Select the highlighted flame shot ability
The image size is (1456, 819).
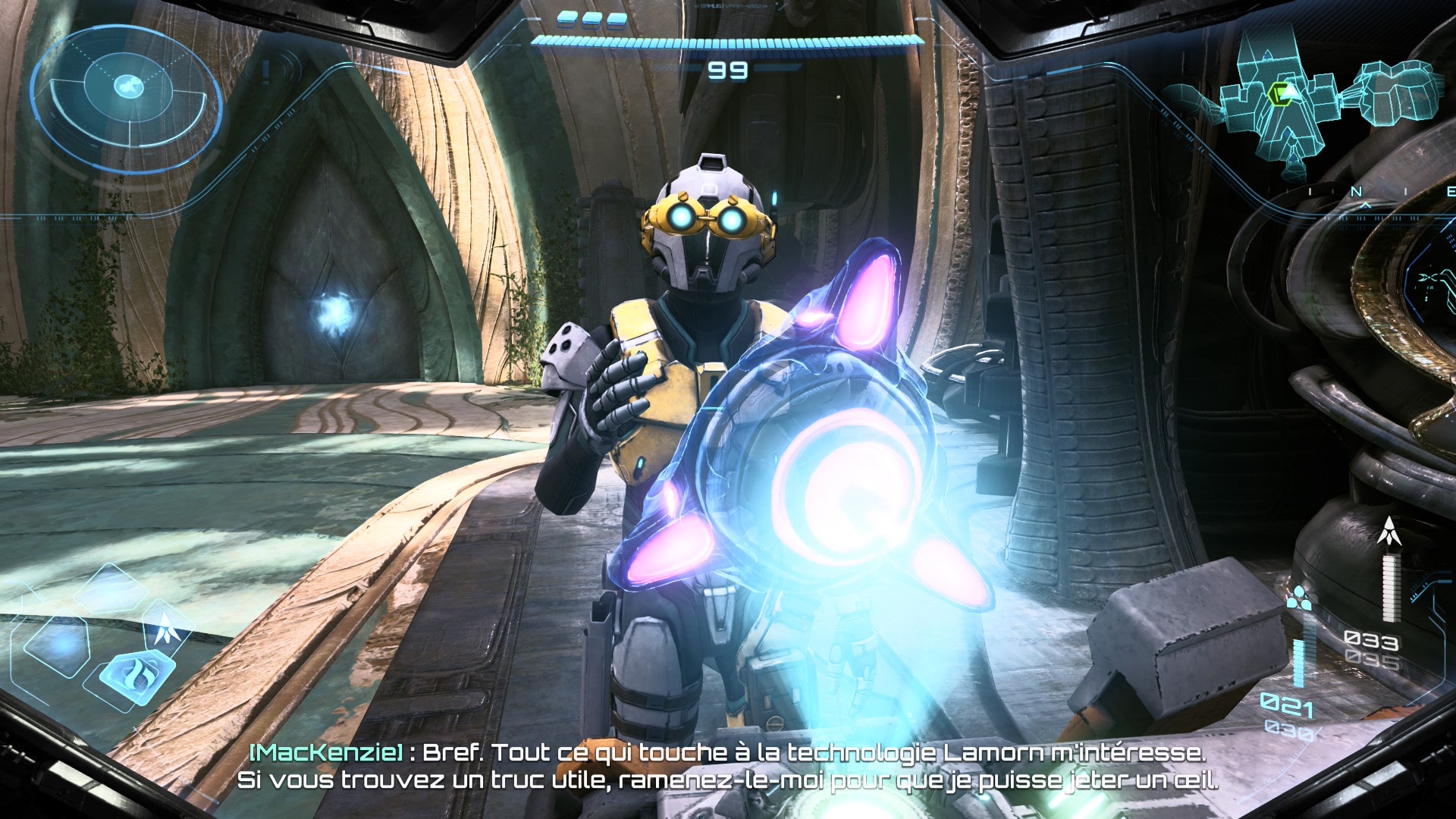click(138, 673)
